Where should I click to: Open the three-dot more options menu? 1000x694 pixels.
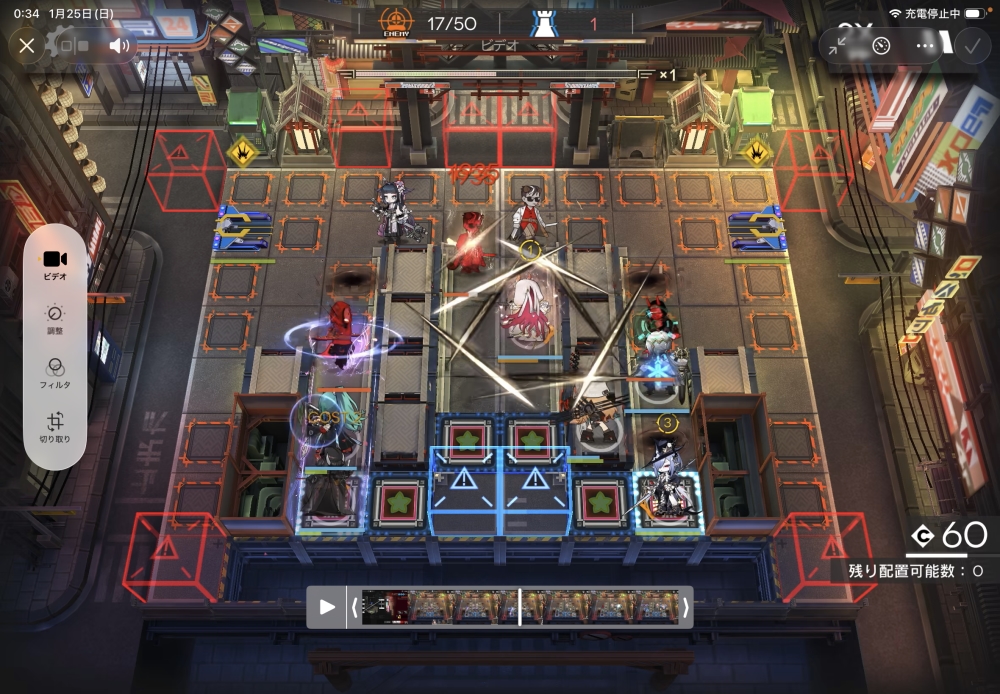(925, 45)
